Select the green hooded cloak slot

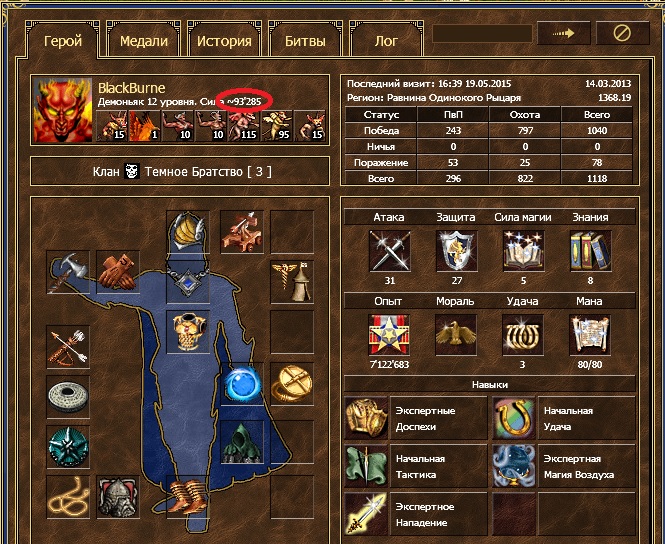coord(241,441)
